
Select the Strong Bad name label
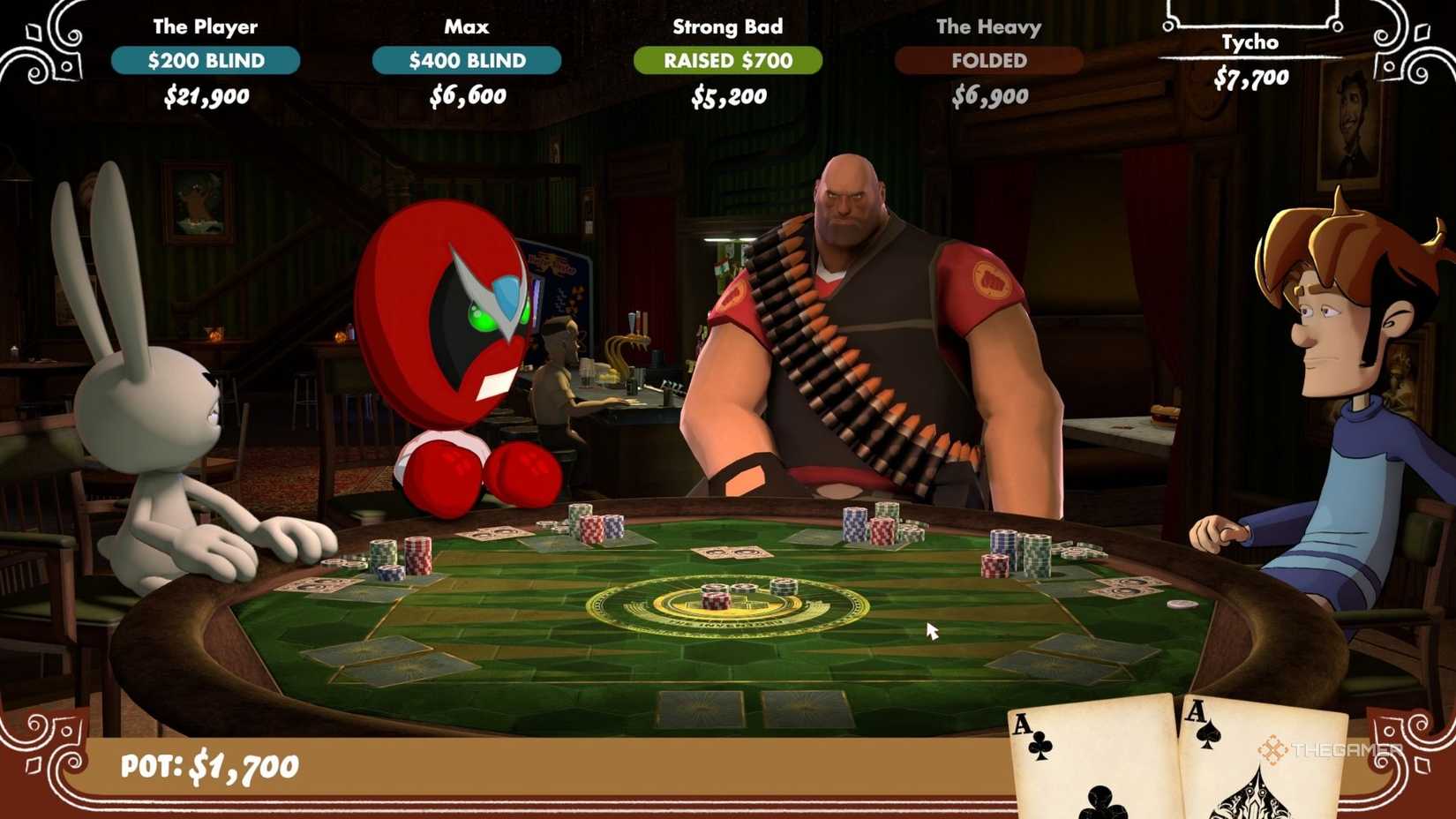click(x=727, y=26)
